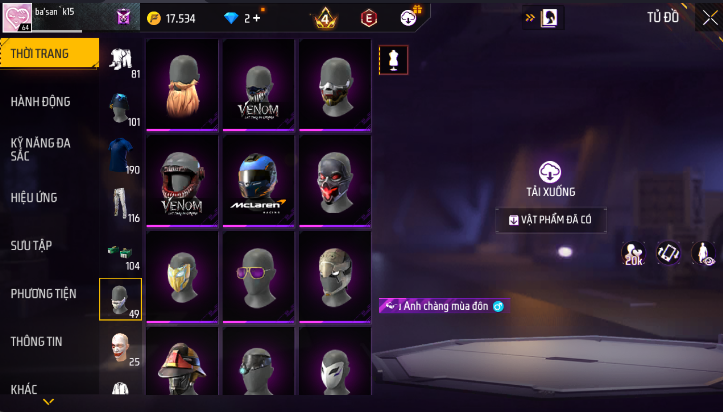Add diamonds with the plus button

point(257,18)
